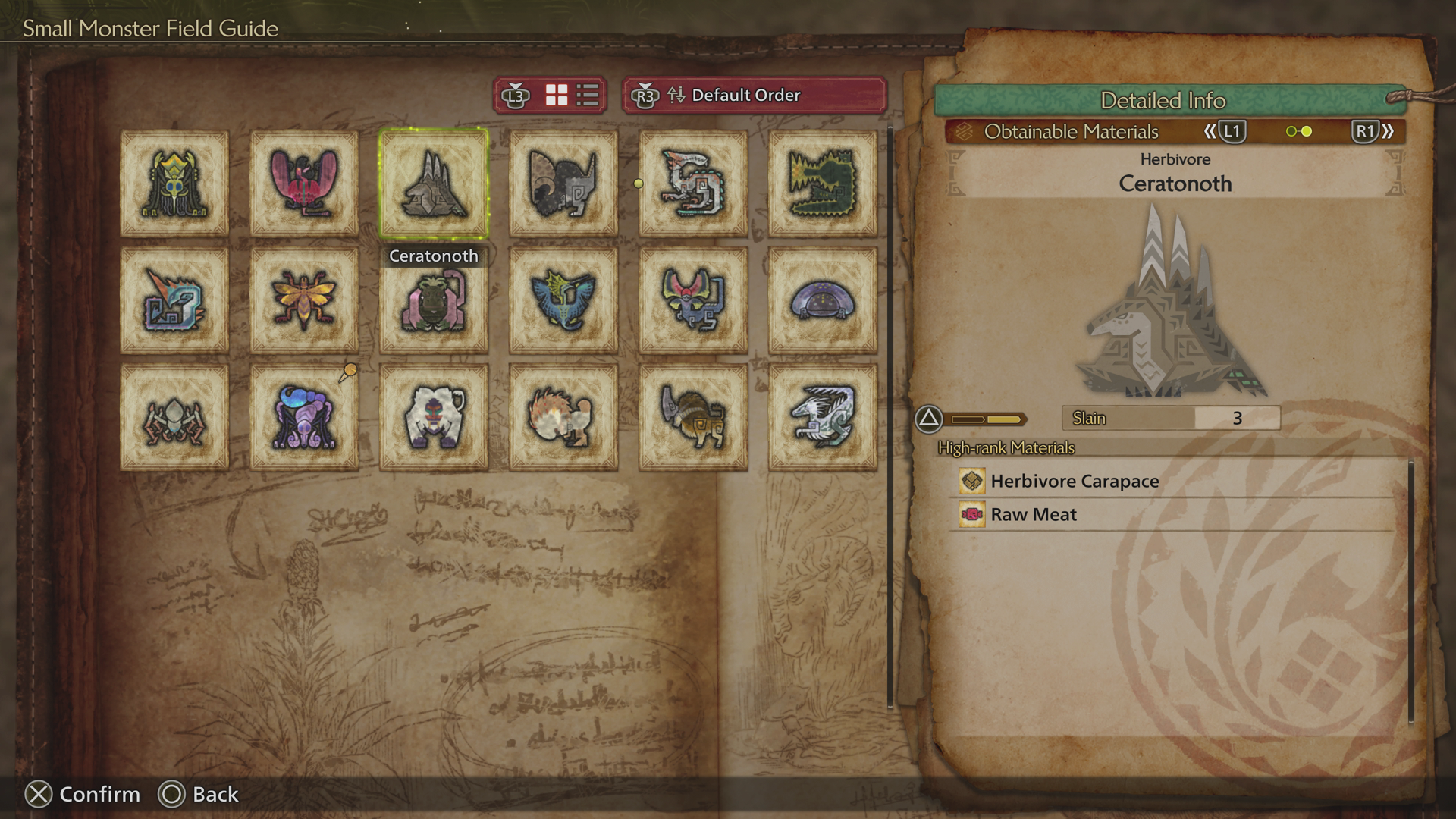Screen dimensions: 1456x819
Task: View the blue winged bird monster entry
Action: [563, 300]
